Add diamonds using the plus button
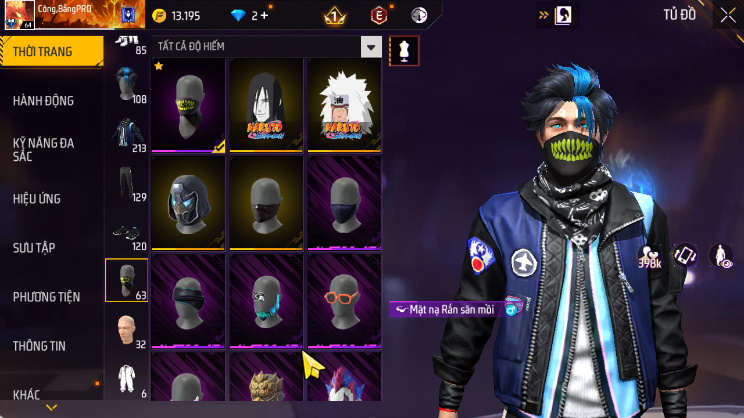This screenshot has height=418, width=744. point(264,15)
